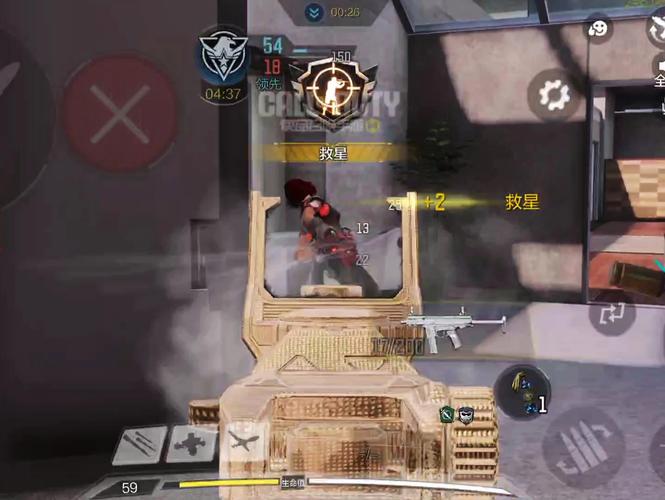The width and height of the screenshot is (665, 500).
Task: Activate the drone scorestreak
Action: 190,443
